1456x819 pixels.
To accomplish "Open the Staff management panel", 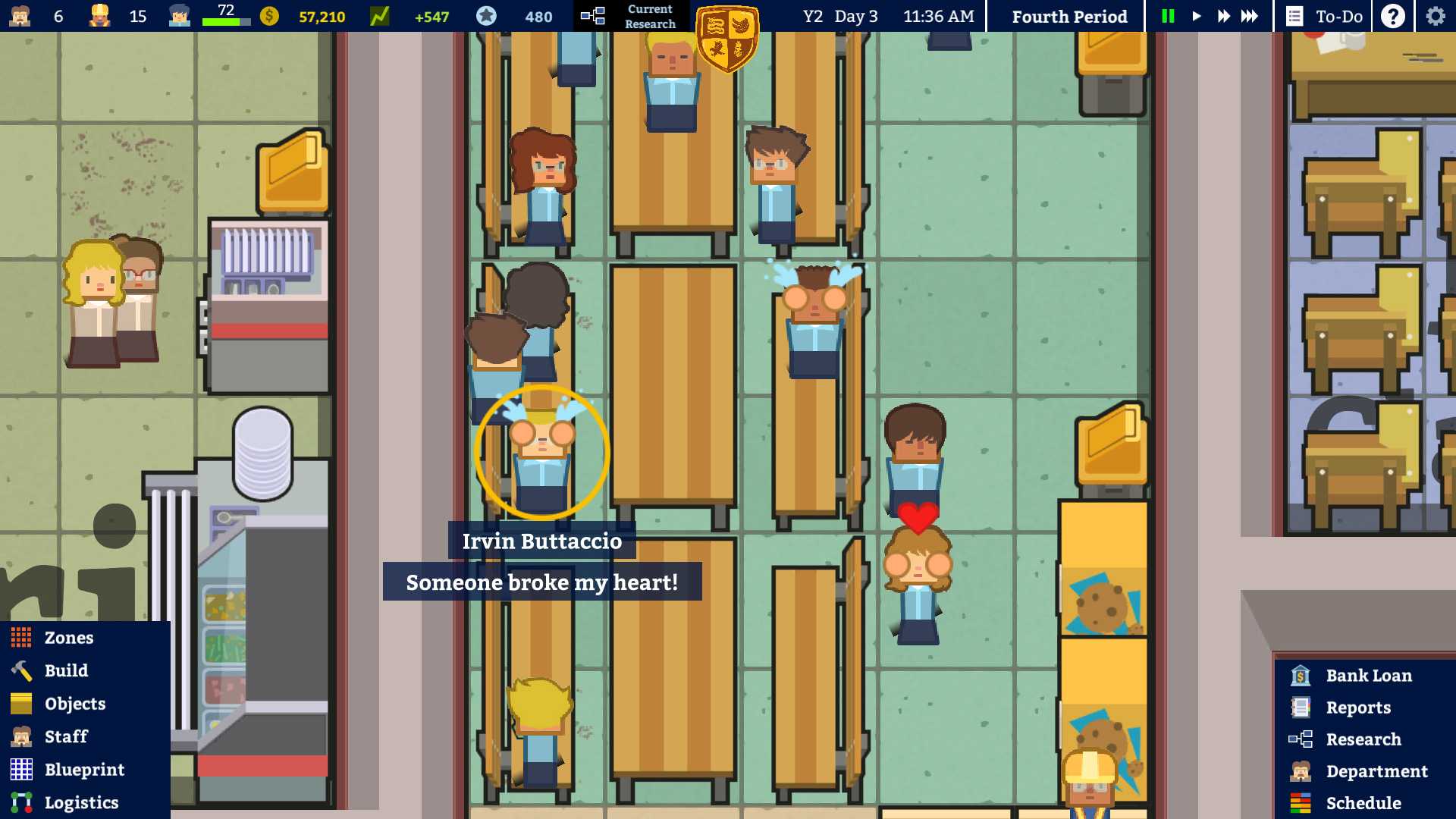I will point(65,736).
